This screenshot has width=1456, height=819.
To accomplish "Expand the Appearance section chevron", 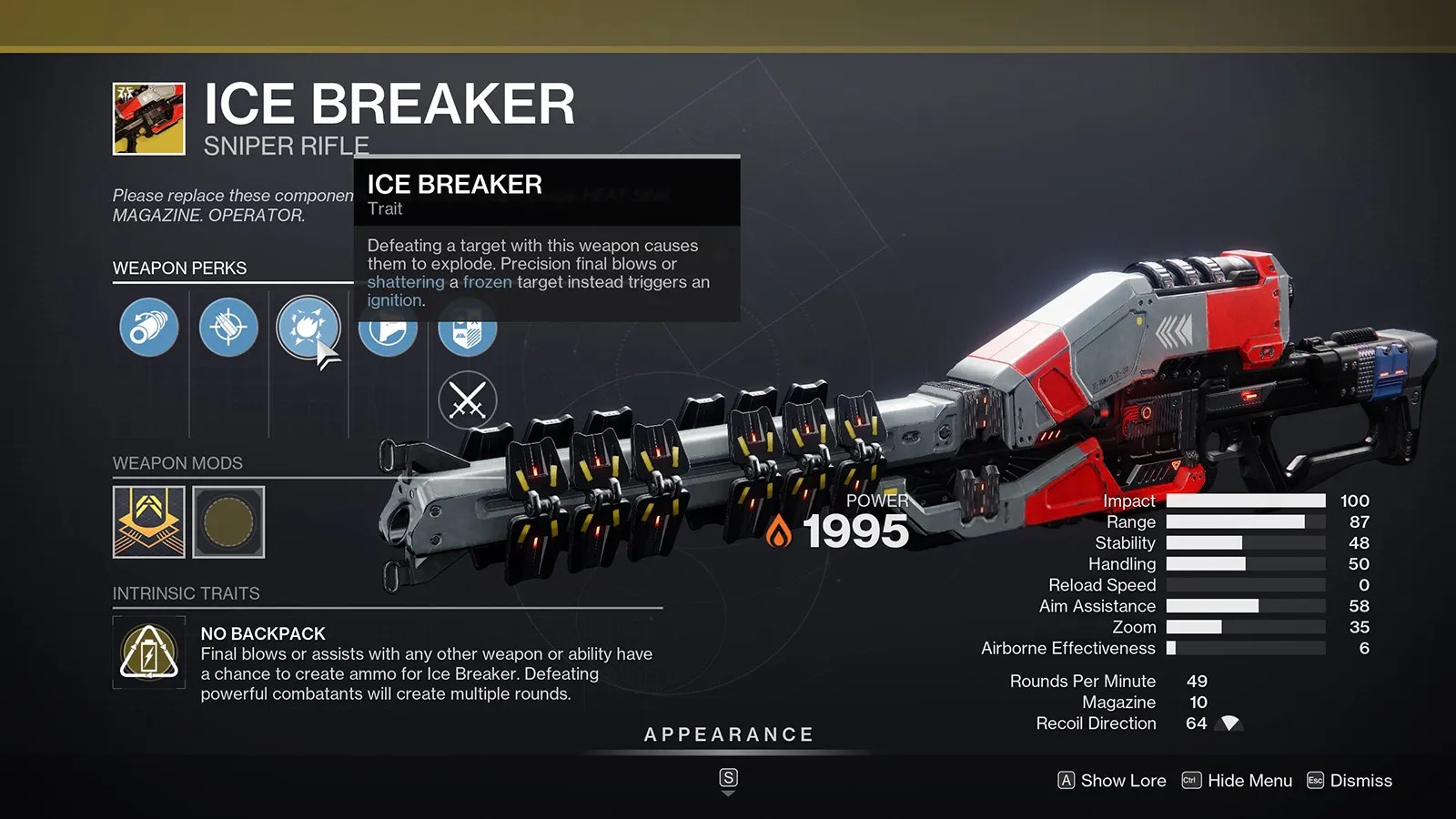I will click(728, 791).
